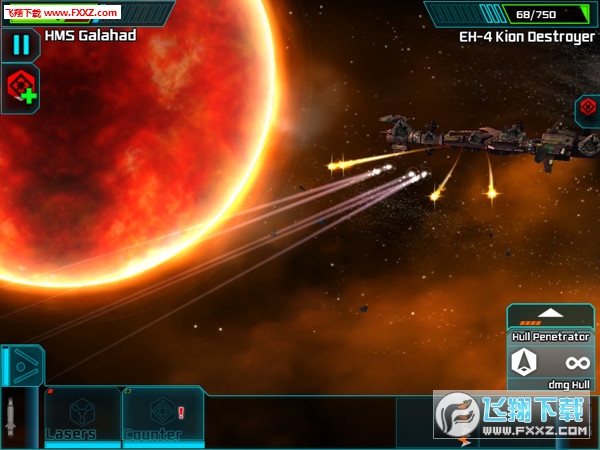Click the red target icon beside the enemy
Image resolution: width=600 pixels, height=450 pixels.
[587, 109]
